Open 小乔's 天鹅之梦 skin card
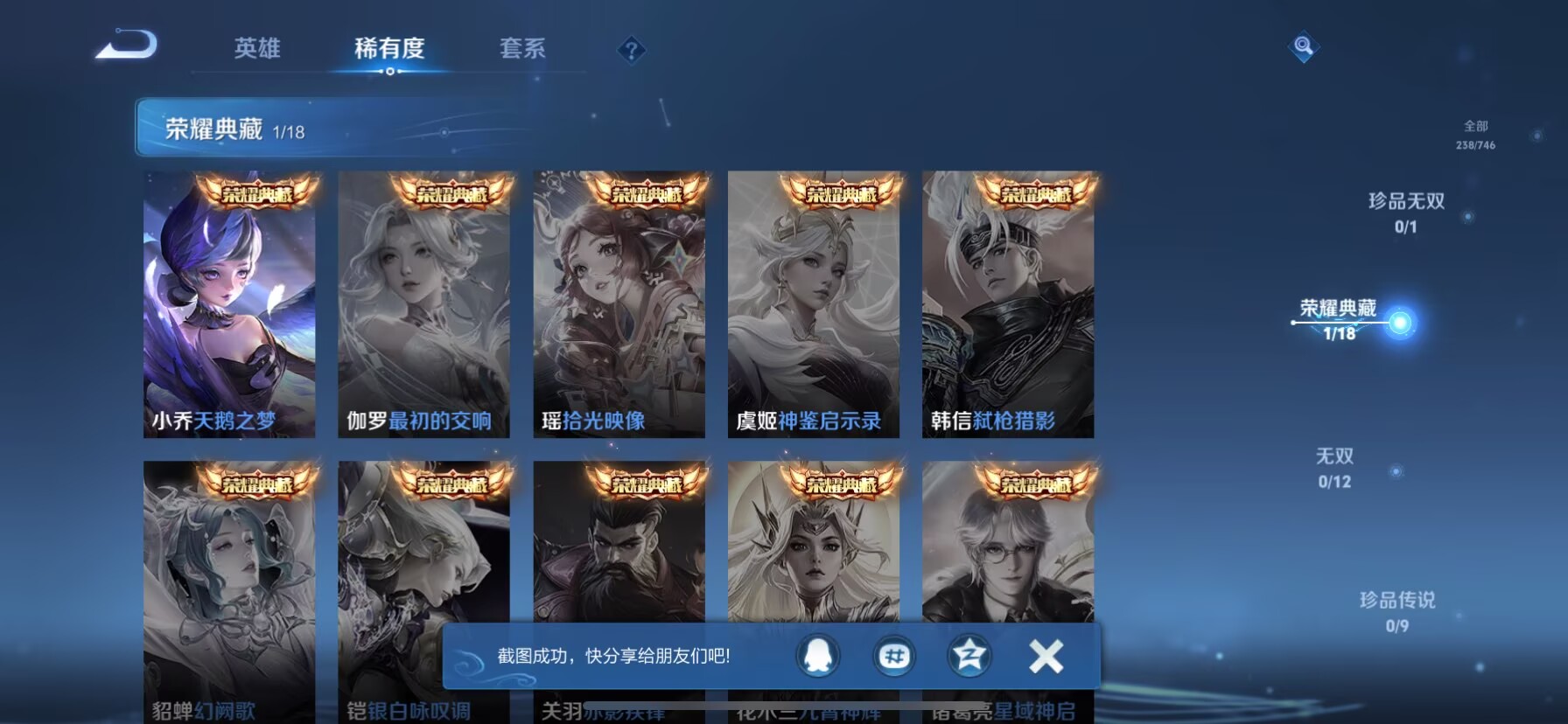This screenshot has width=1568, height=724. pos(227,306)
